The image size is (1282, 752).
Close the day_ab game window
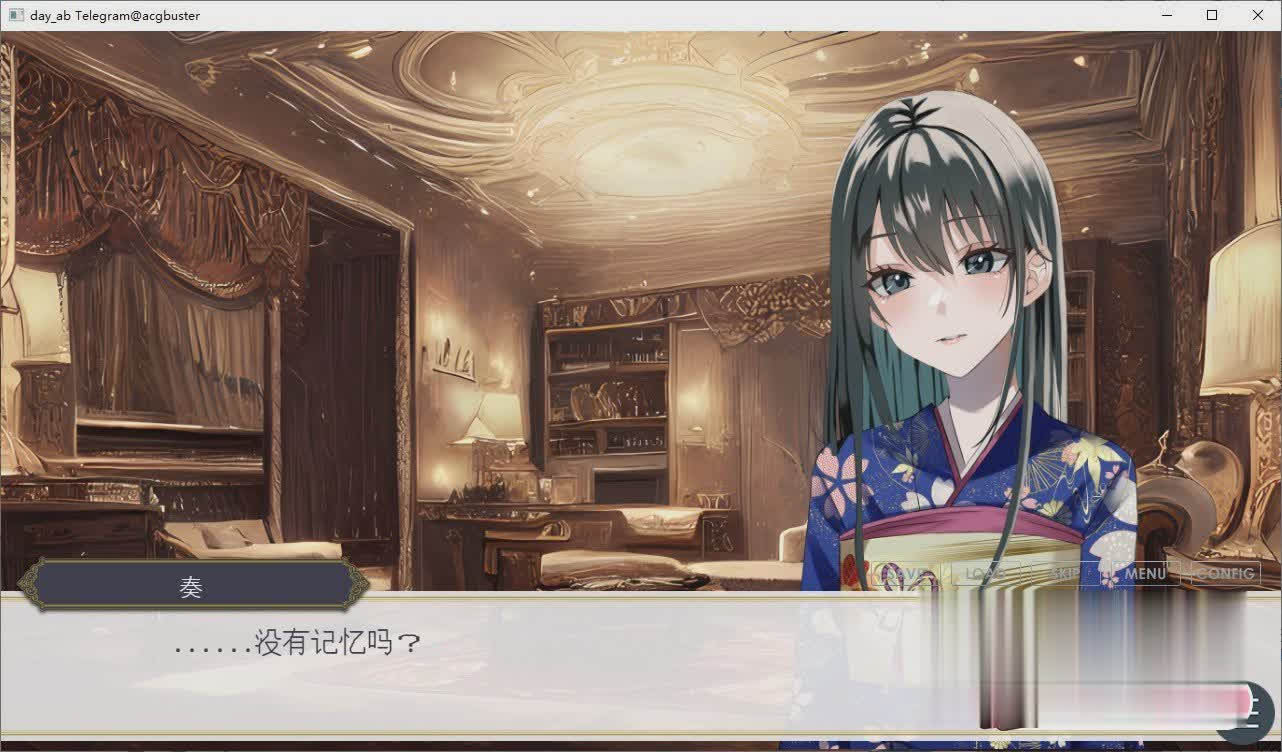tap(1258, 15)
